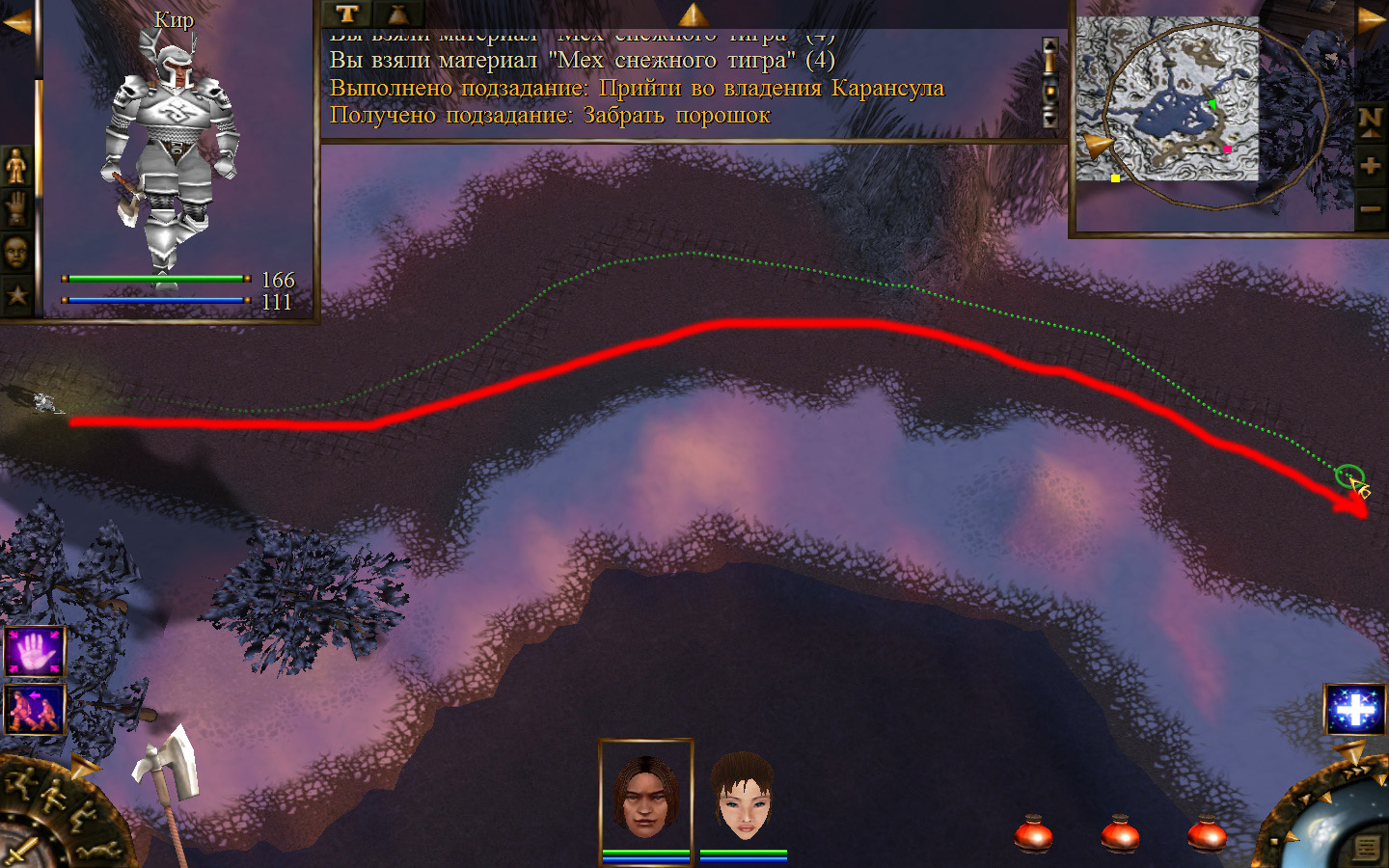Hide the minimap using top-right arrow

[x=1372, y=20]
